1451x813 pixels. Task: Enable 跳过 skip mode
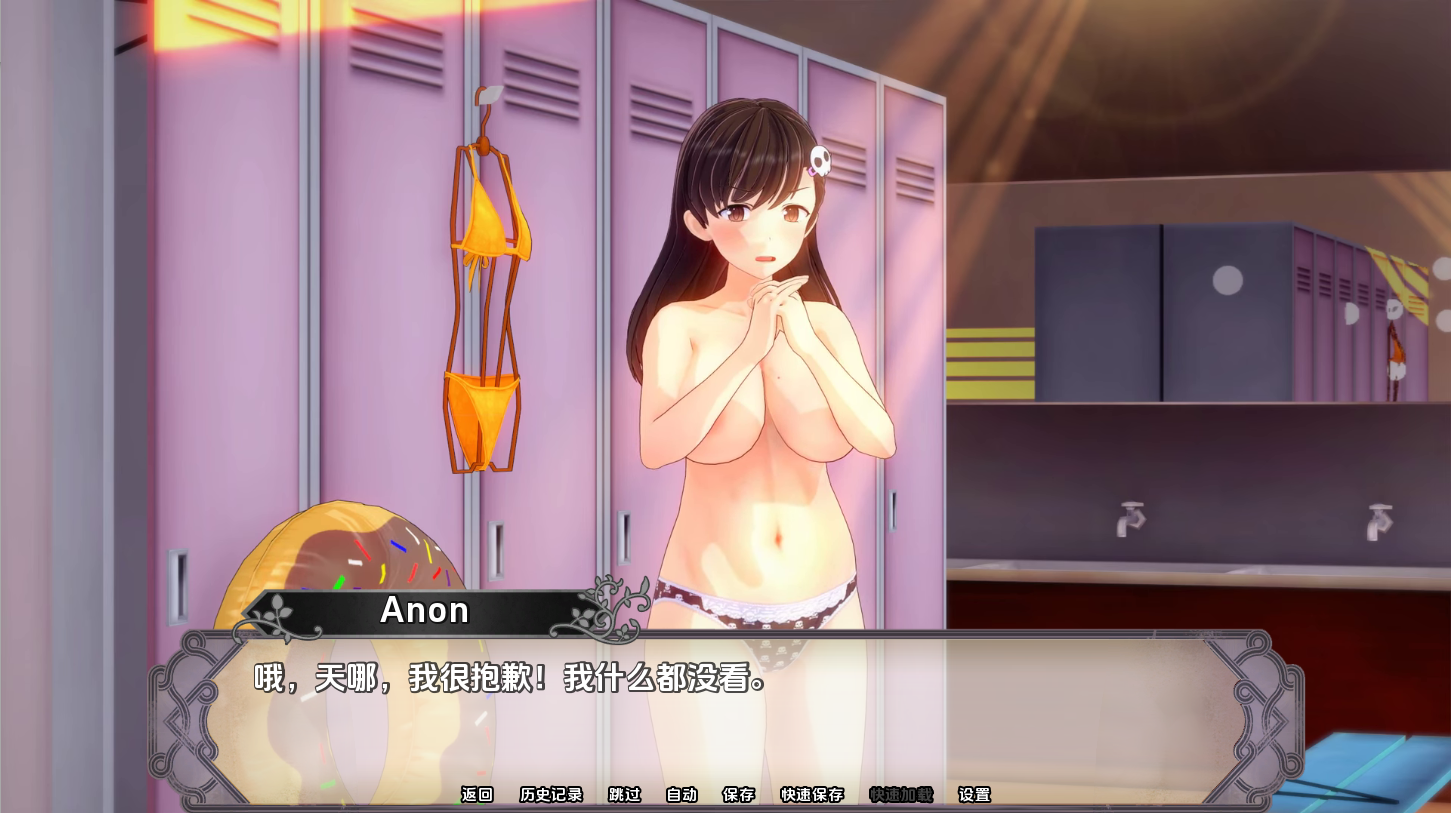point(622,794)
